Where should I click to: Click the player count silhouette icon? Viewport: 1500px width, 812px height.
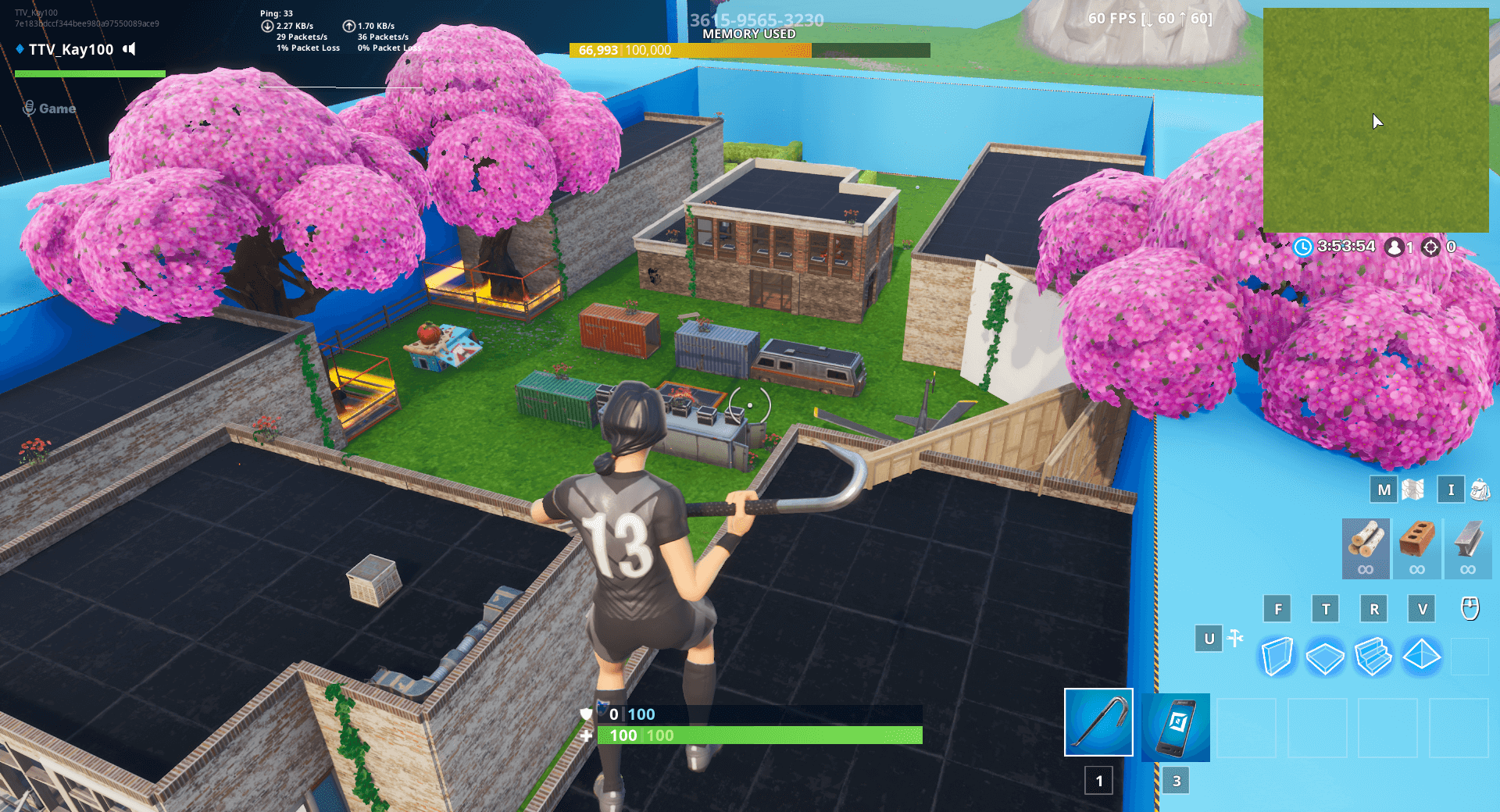[x=1394, y=247]
